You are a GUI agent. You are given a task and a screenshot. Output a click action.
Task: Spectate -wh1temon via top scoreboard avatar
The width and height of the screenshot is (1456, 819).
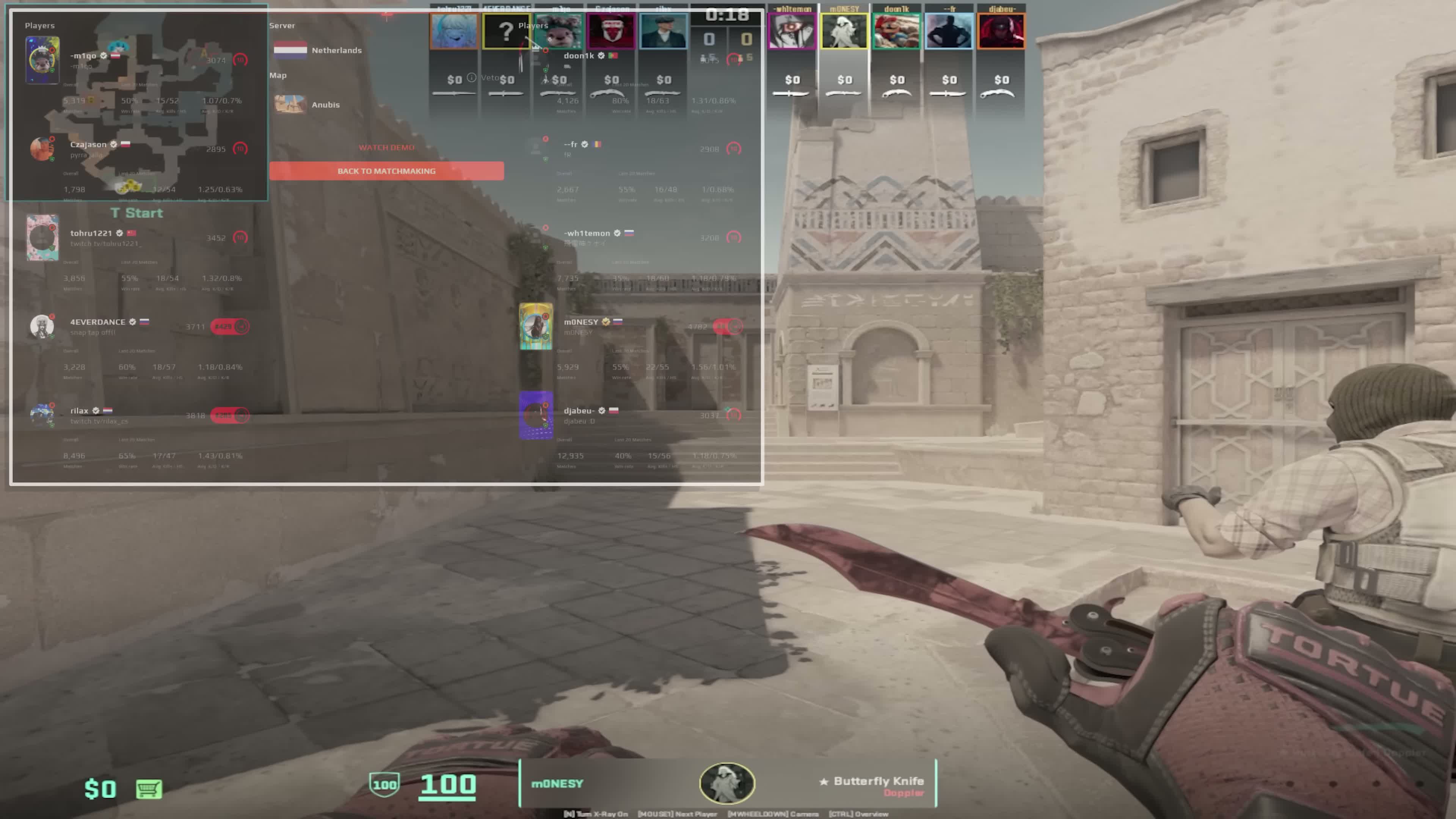tap(791, 31)
